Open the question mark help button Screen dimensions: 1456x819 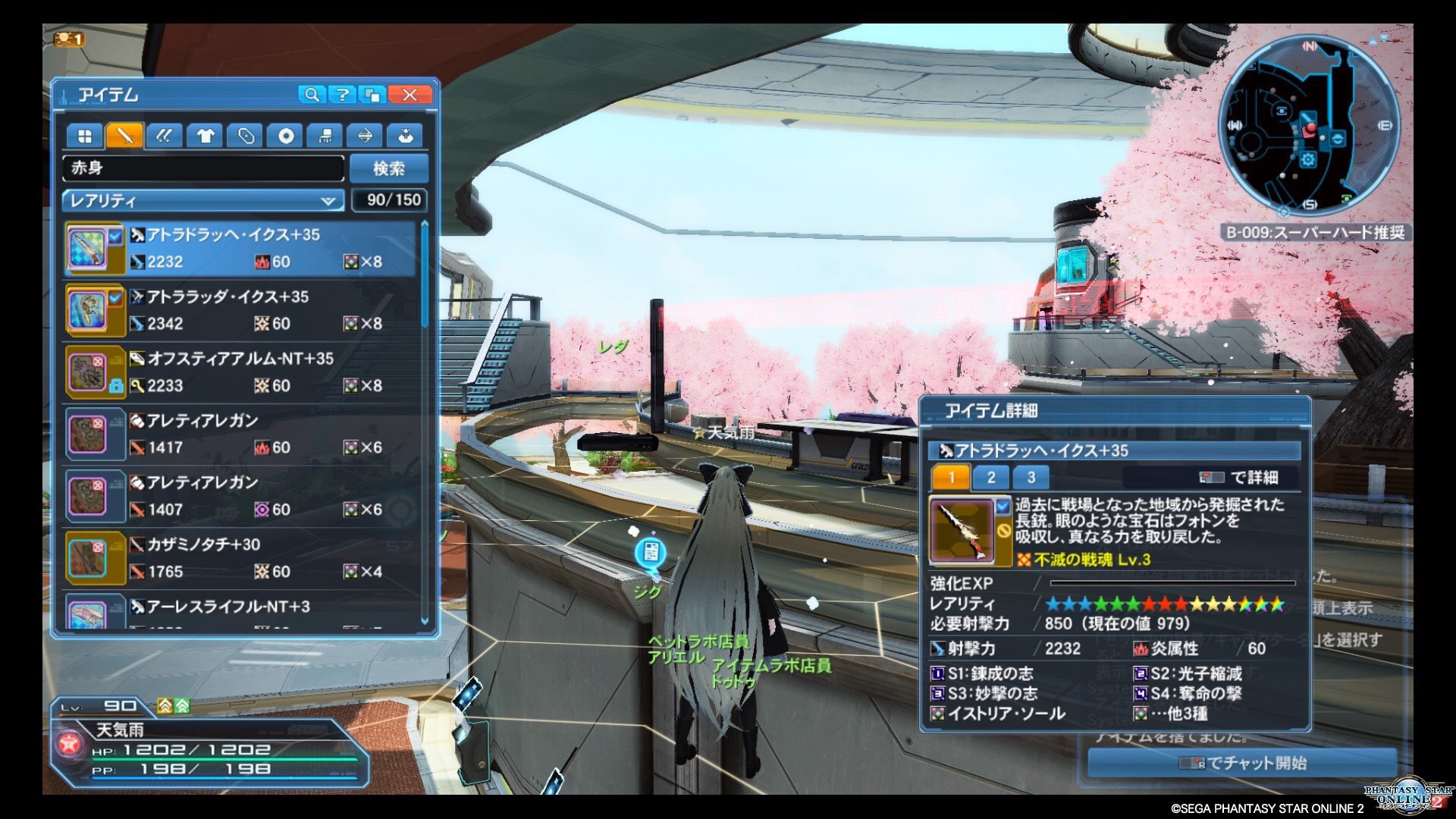[x=343, y=95]
